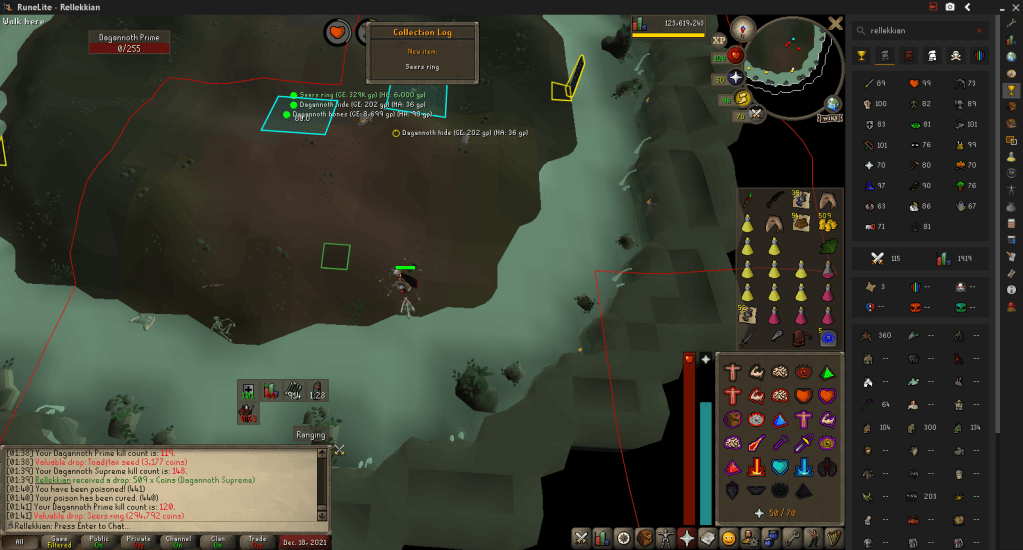
Task: Take a RuneLite screenshot with camera button
Action: tap(949, 6)
